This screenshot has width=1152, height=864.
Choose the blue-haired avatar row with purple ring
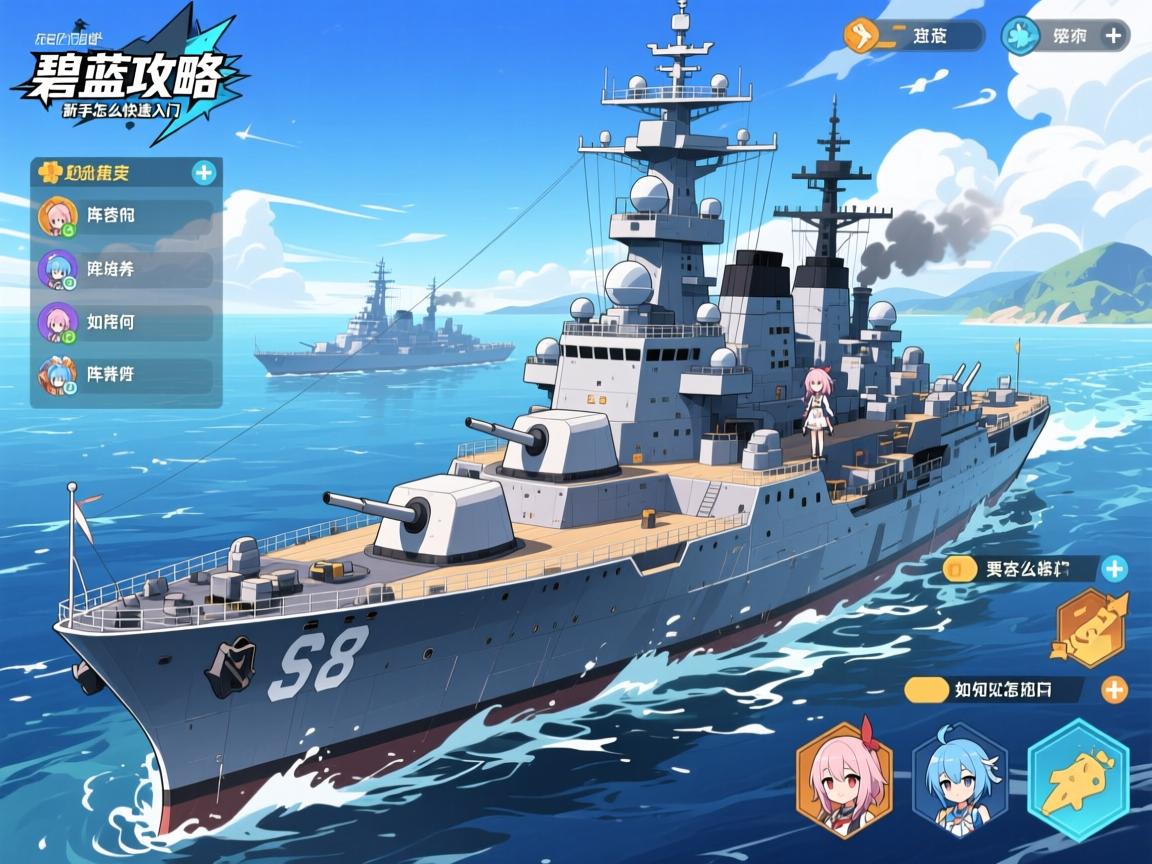pyautogui.click(x=125, y=270)
